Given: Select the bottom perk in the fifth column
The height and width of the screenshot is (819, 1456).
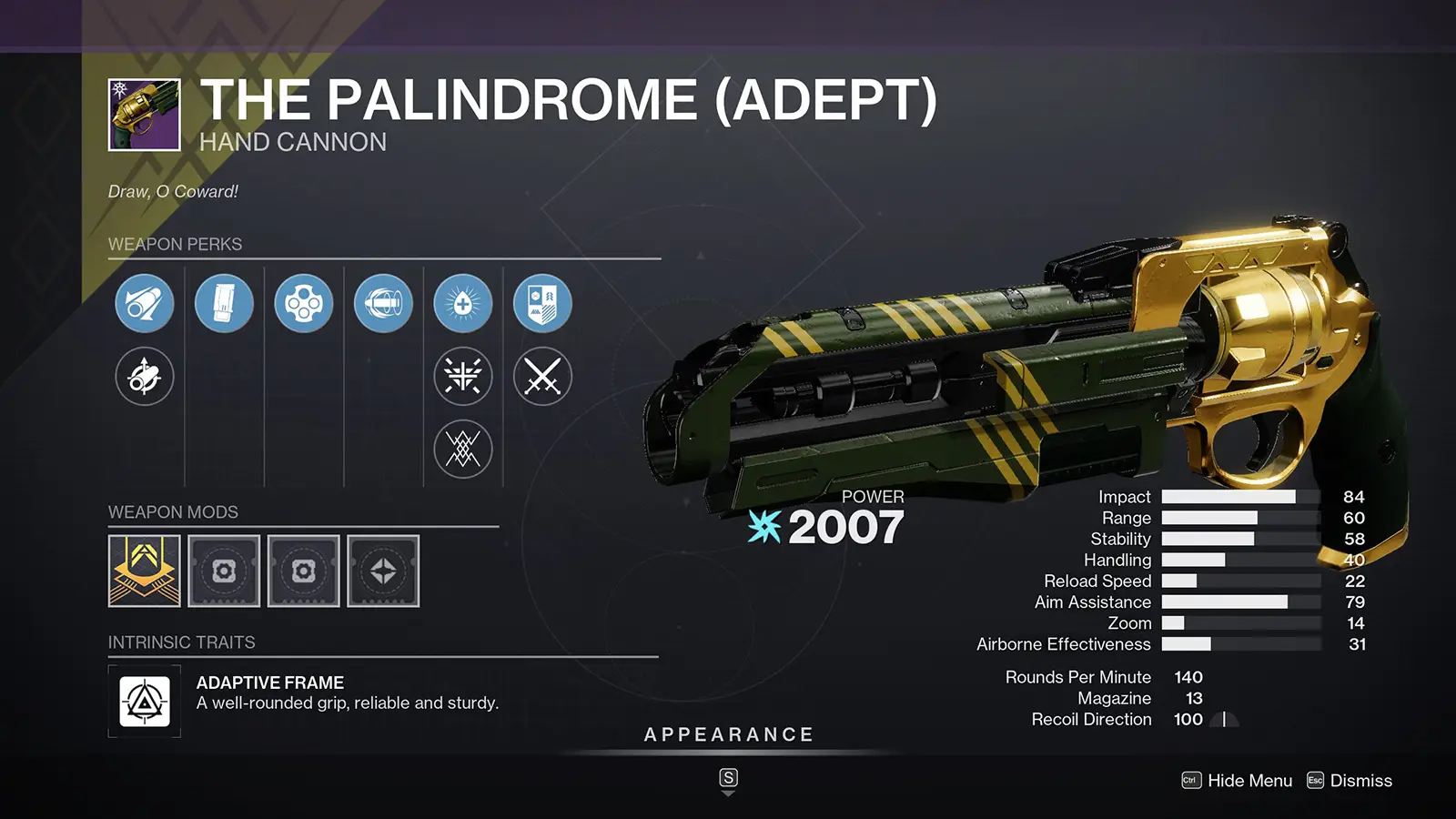Looking at the screenshot, I should click(464, 450).
